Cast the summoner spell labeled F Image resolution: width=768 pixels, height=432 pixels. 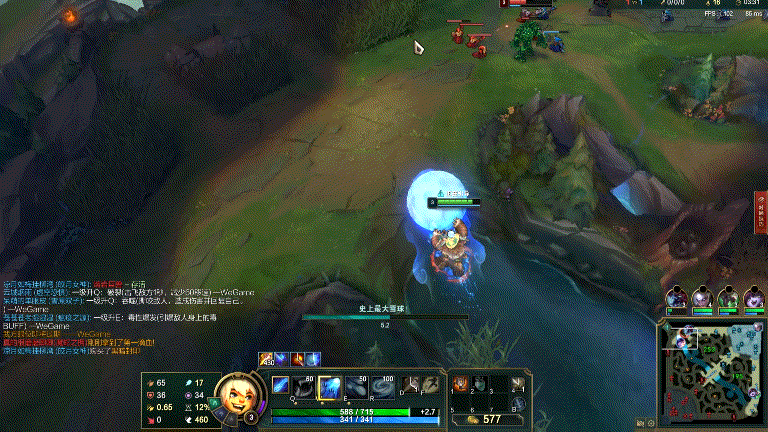427,385
